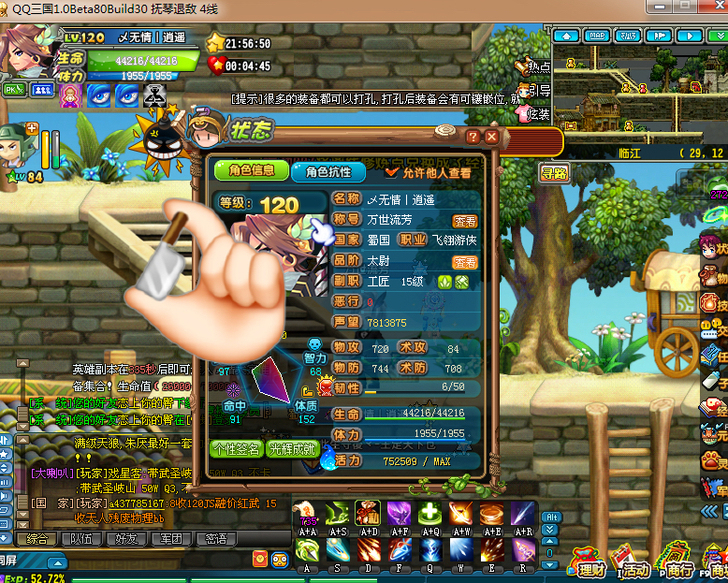
Task: Click 查看 next to the 称号 title
Action: [x=465, y=221]
